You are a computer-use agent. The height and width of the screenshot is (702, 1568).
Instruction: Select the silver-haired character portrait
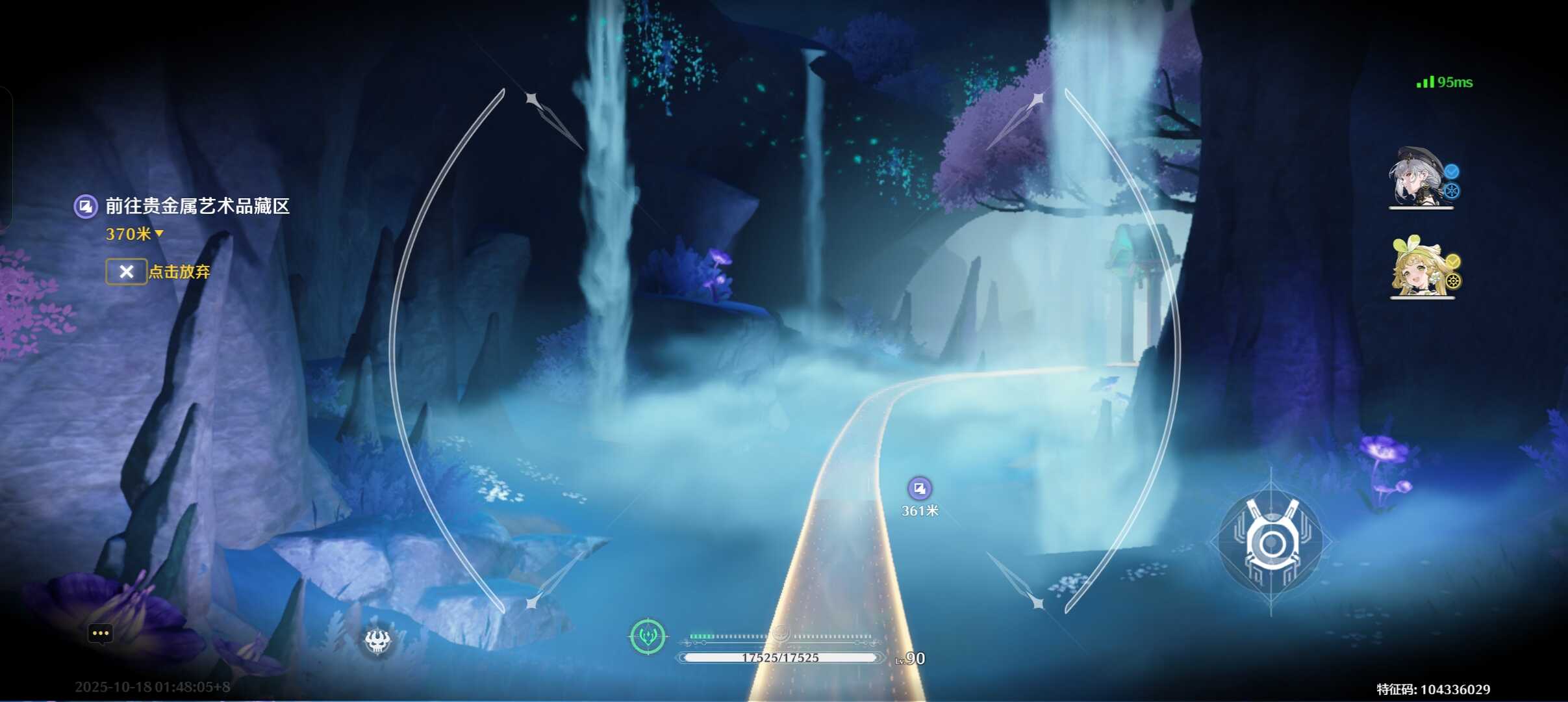pyautogui.click(x=1419, y=178)
